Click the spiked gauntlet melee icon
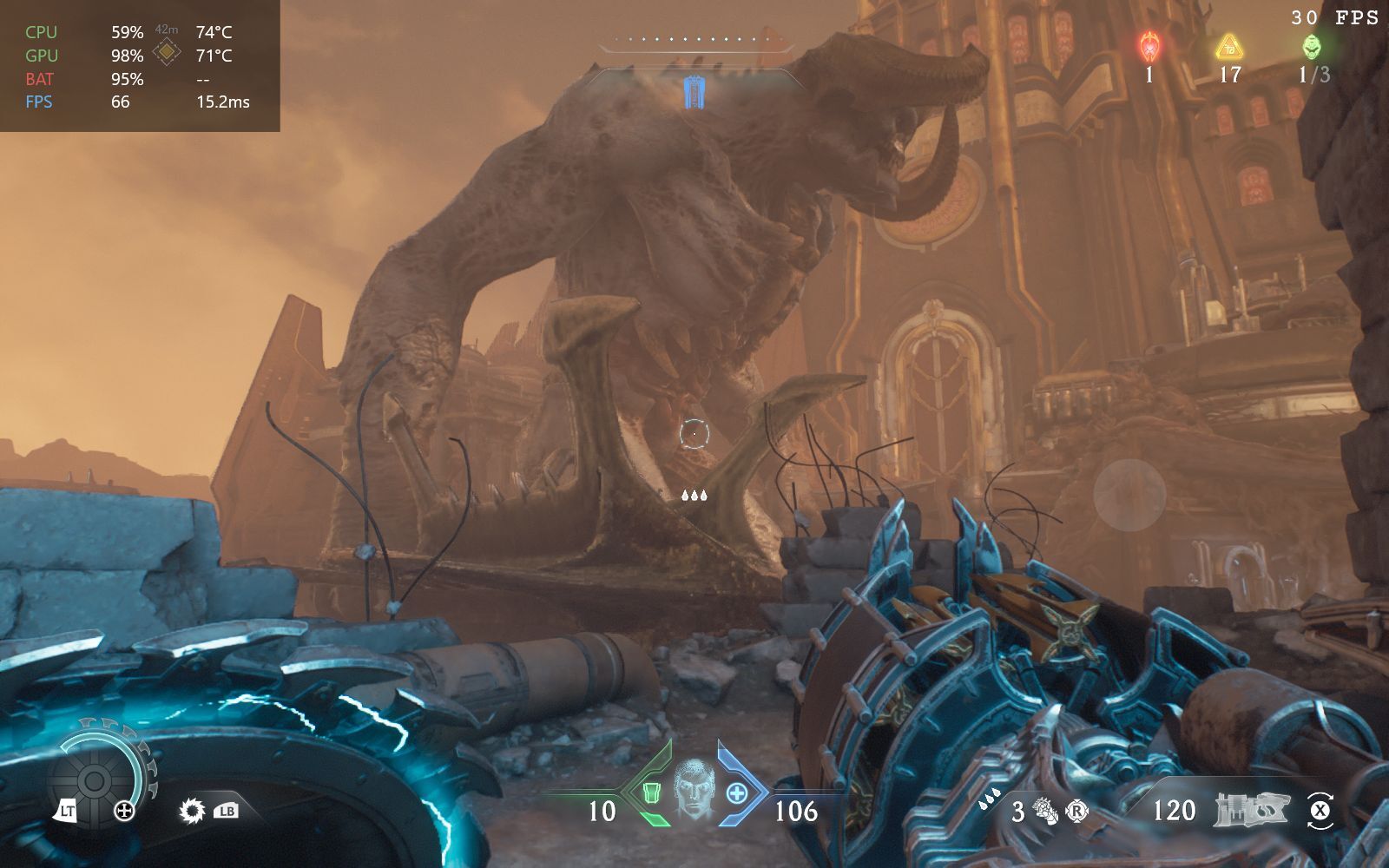Screen dimensions: 1389x868 [1047, 812]
